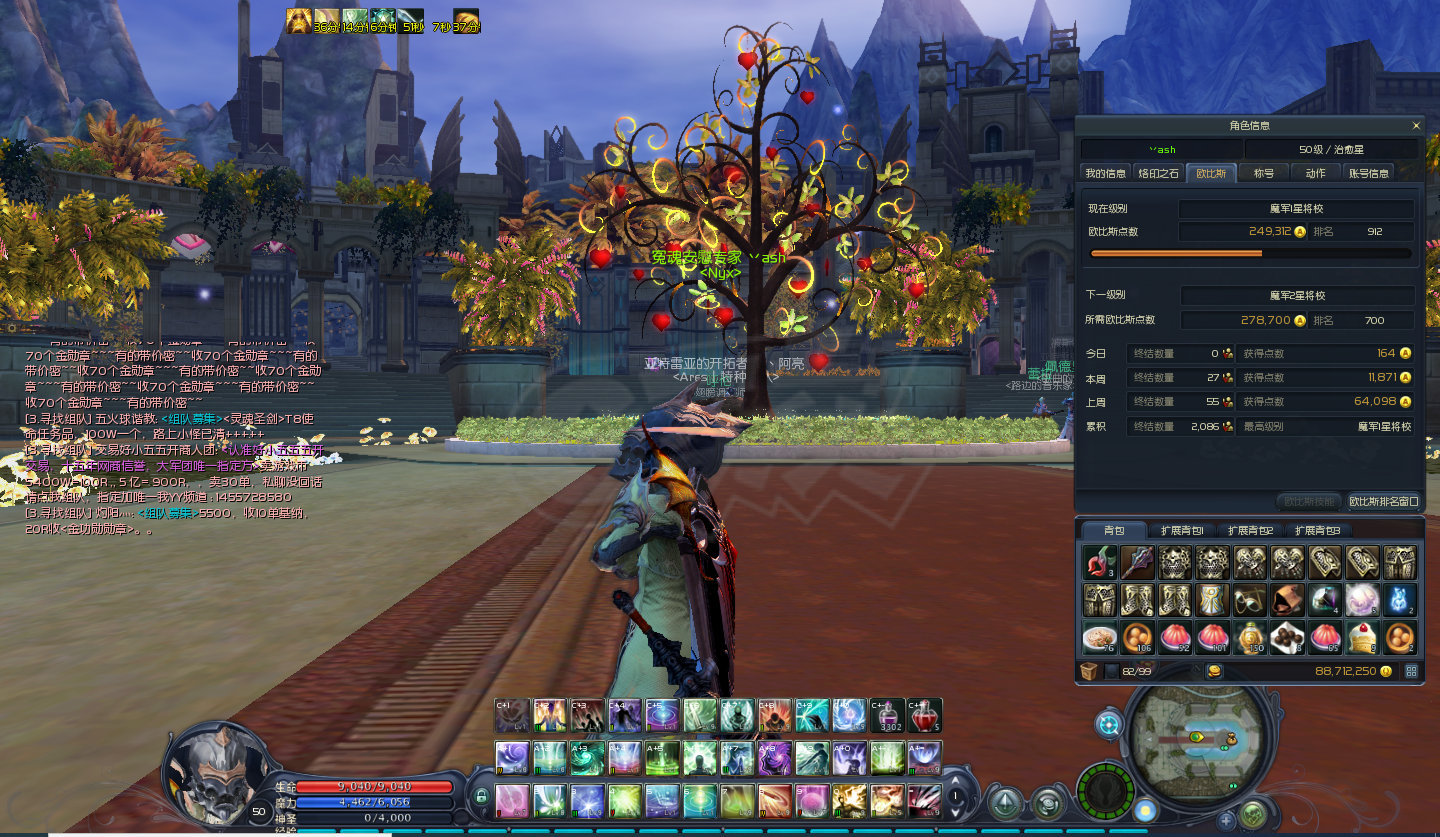Select the strawberry cake slice item
The image size is (1440, 837).
coord(1362,636)
